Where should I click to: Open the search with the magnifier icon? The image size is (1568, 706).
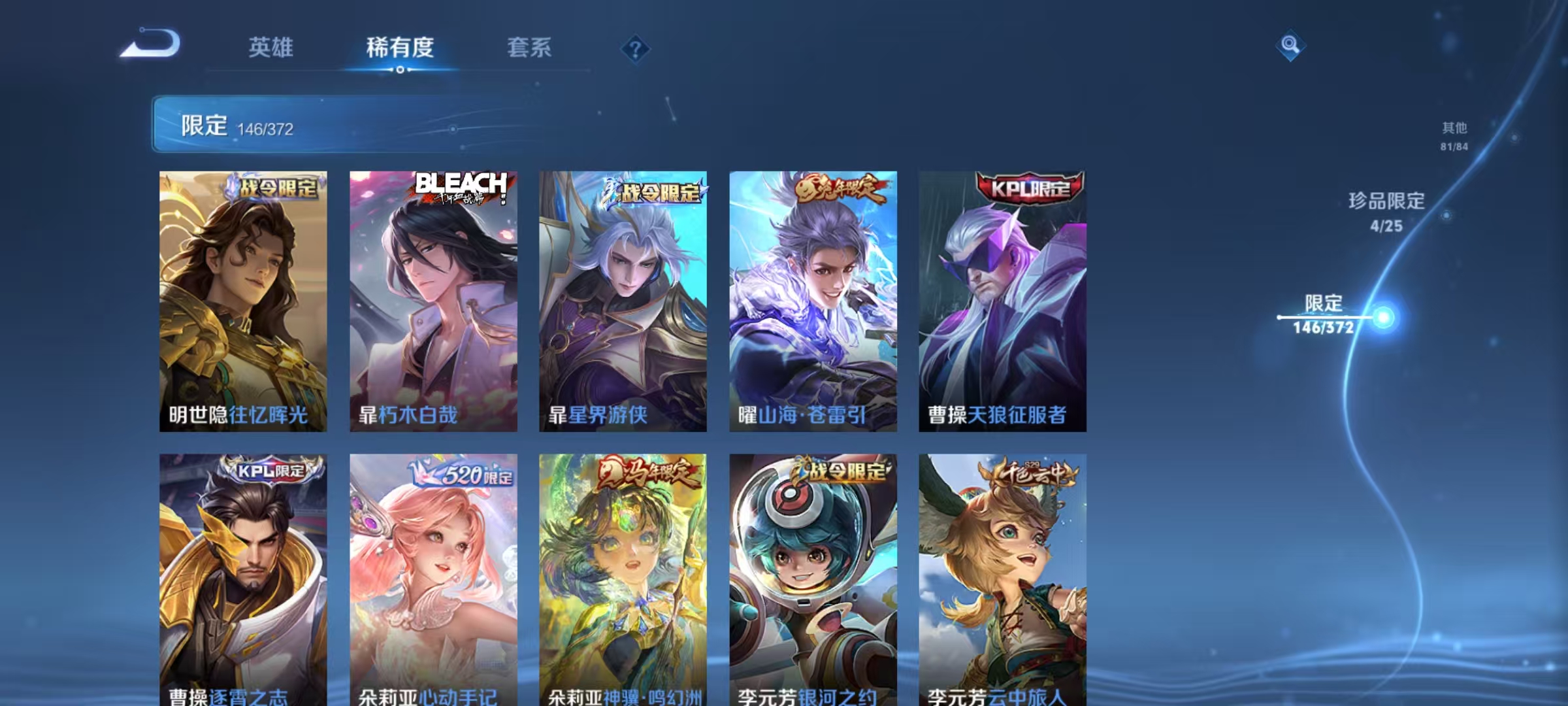tap(1291, 45)
